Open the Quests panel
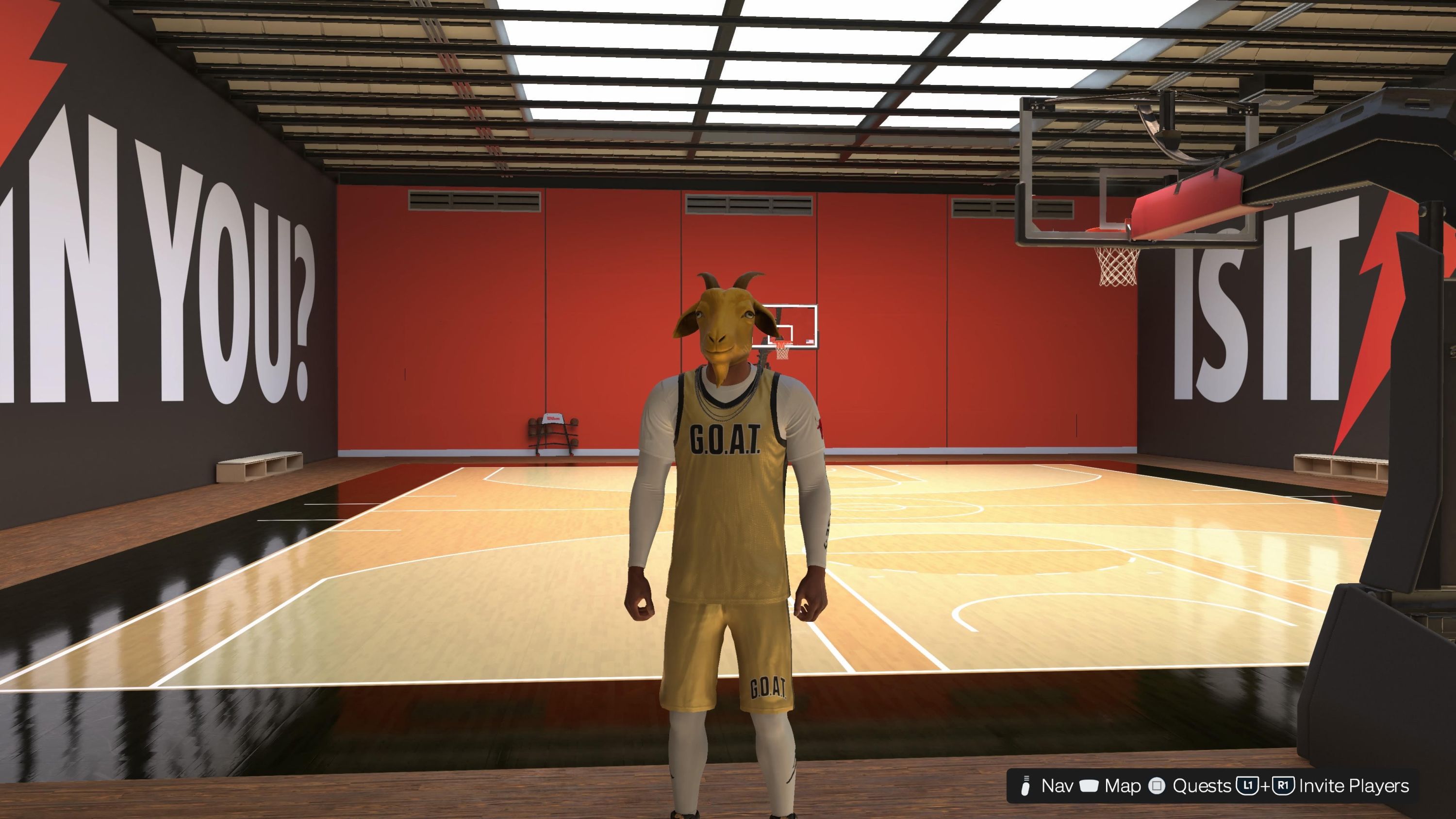This screenshot has width=1456, height=819. coord(1203,786)
